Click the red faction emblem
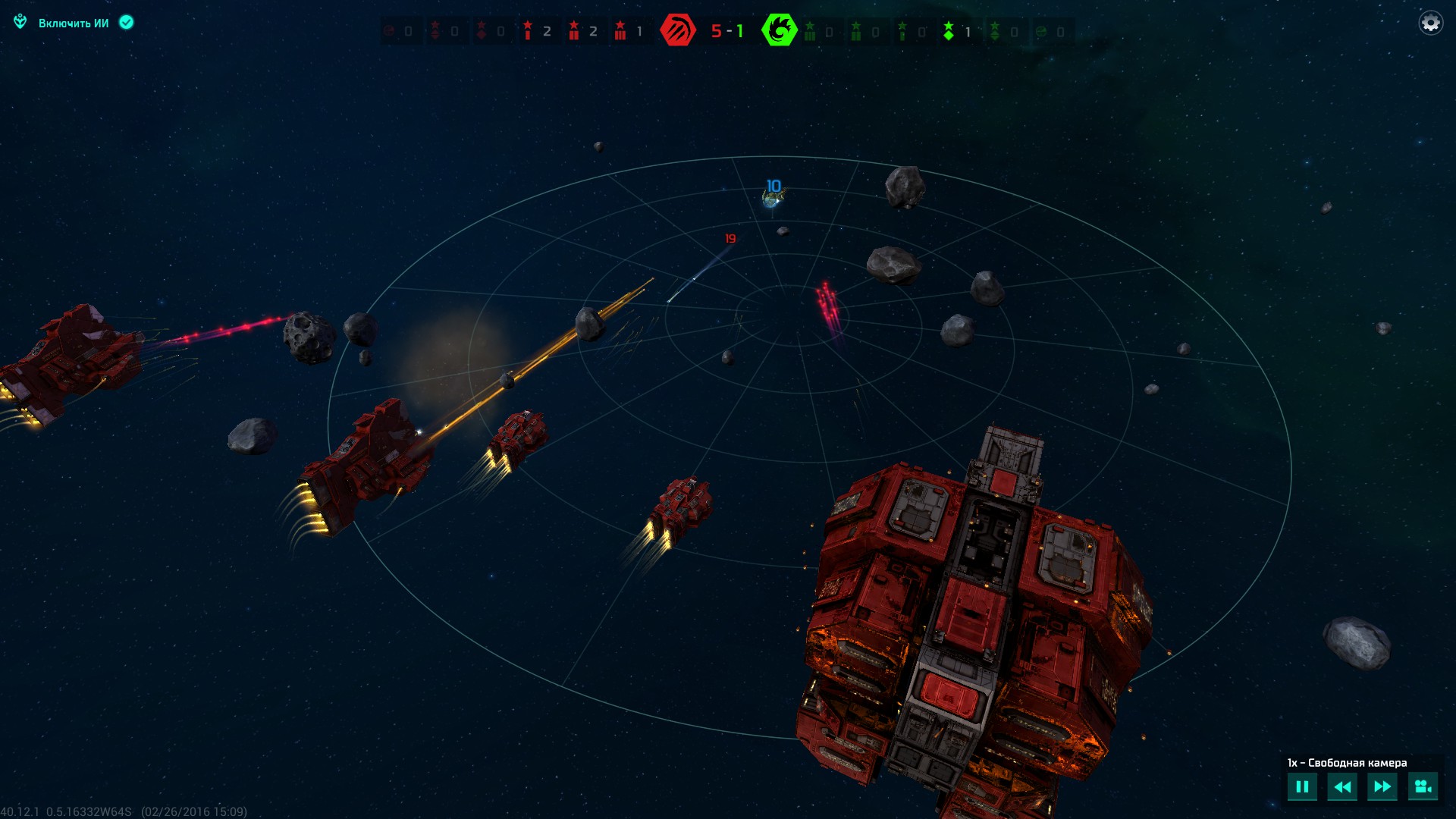Viewport: 1456px width, 819px height. (x=677, y=30)
